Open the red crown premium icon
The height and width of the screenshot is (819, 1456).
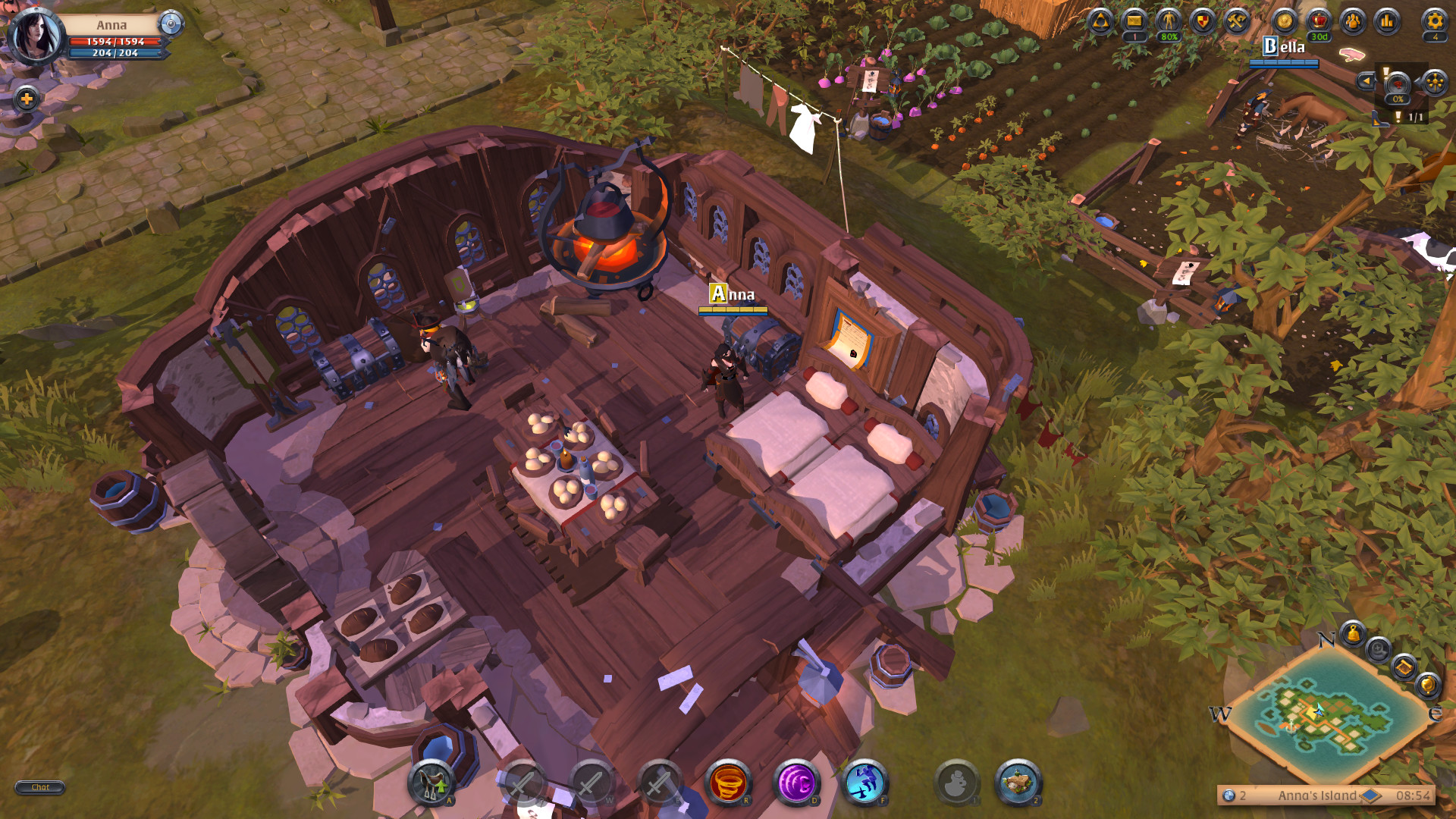click(x=1319, y=21)
